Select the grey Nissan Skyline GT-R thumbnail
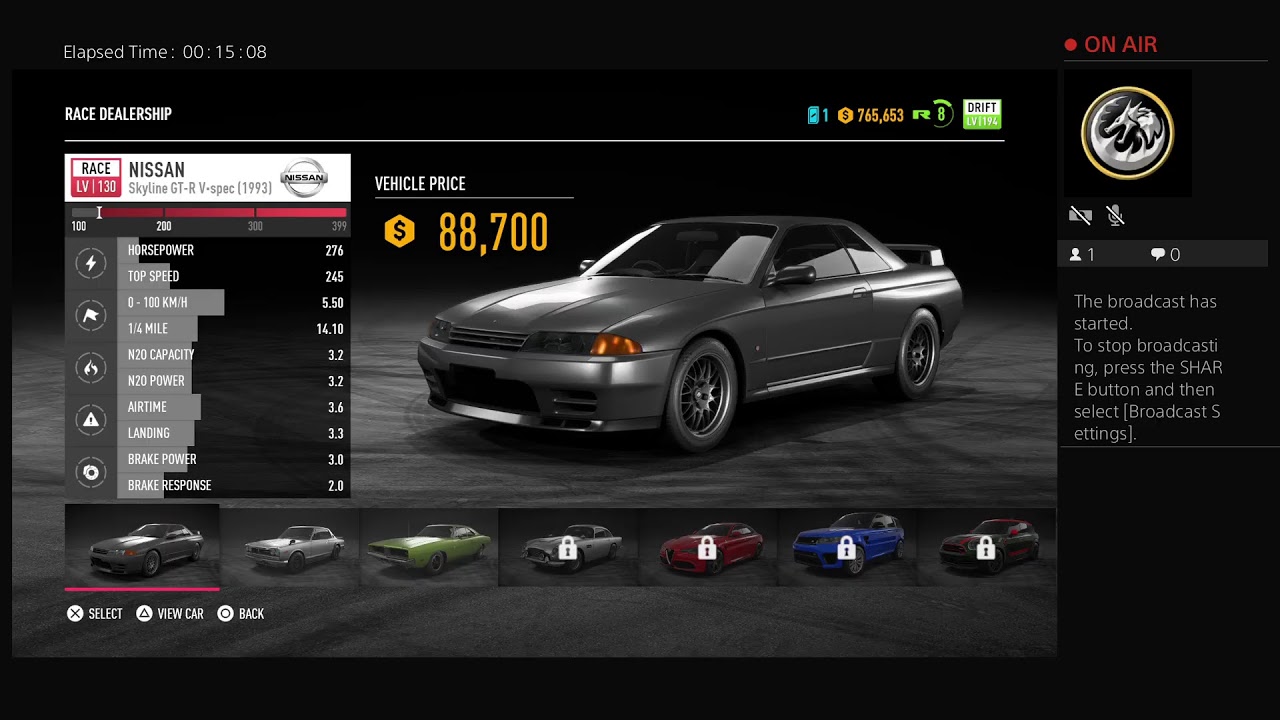Screen dimensions: 1280x720 click(x=142, y=546)
